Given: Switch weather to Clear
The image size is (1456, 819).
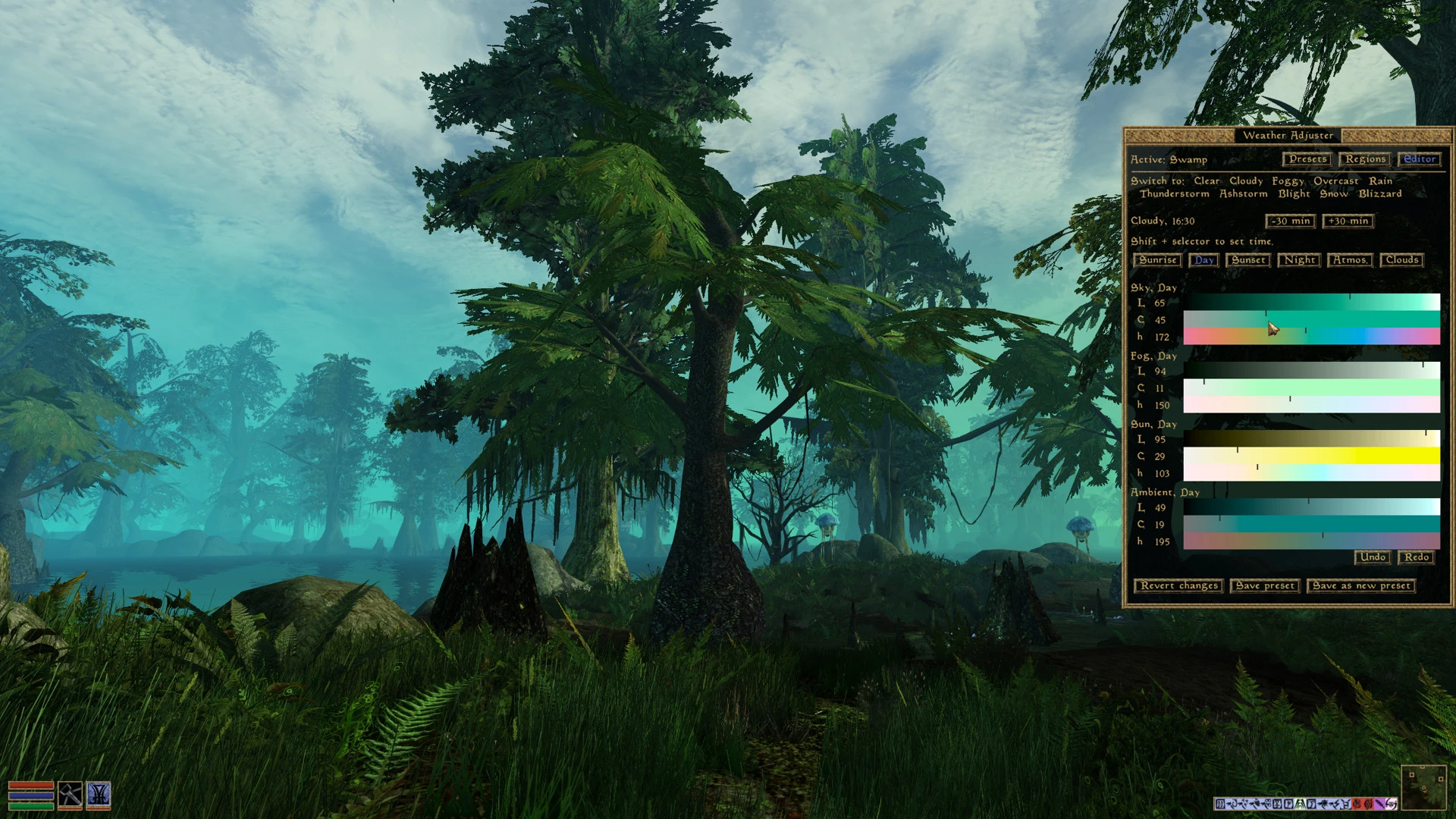Looking at the screenshot, I should 1207,181.
